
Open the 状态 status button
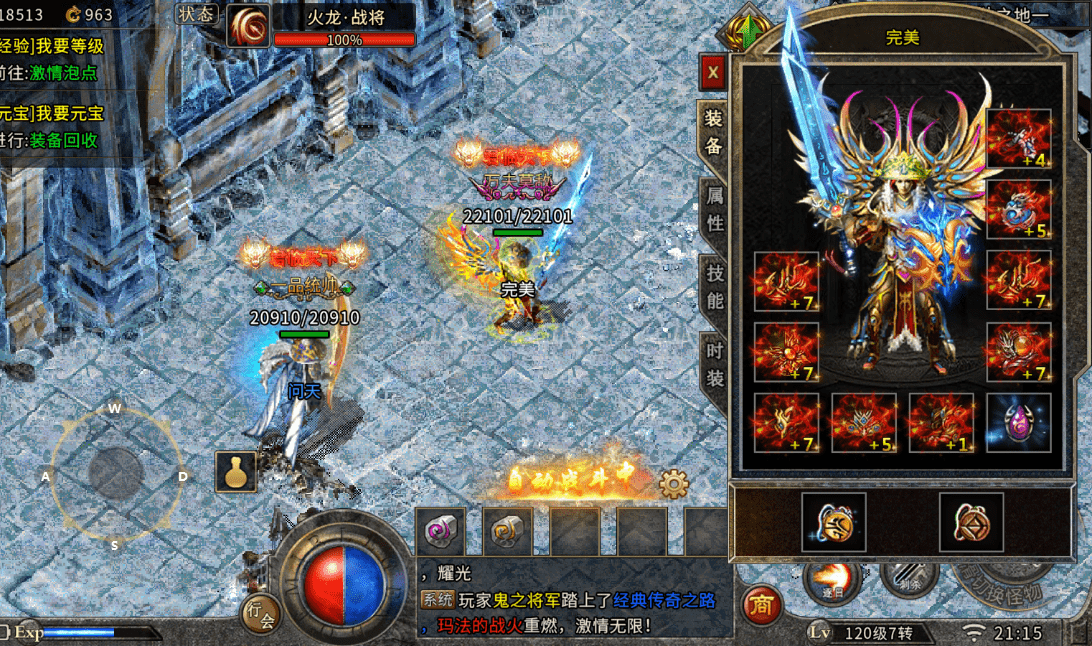(196, 14)
